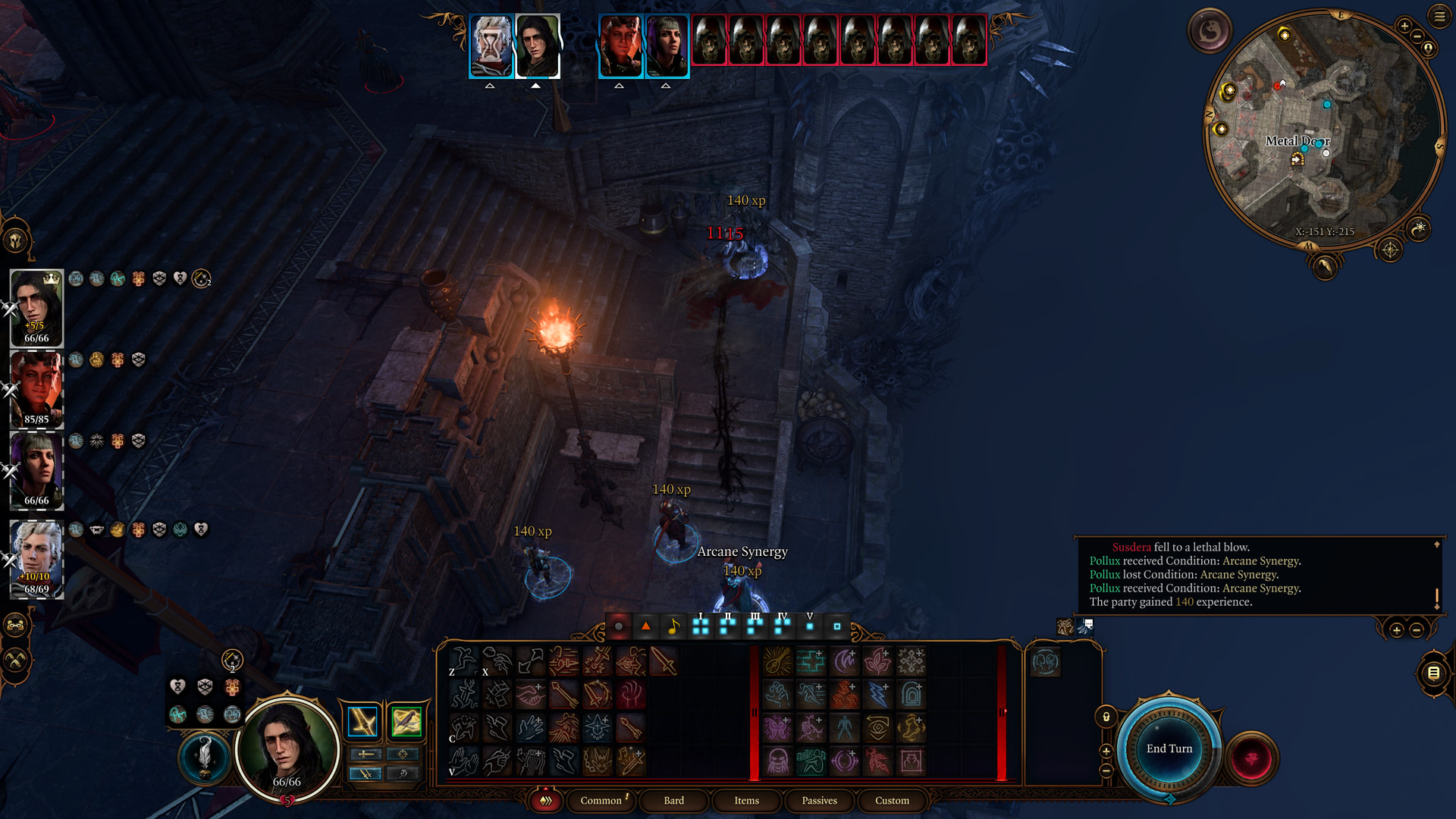This screenshot has height=819, width=1456.
Task: Toggle the ranged weapon set
Action: [x=406, y=721]
